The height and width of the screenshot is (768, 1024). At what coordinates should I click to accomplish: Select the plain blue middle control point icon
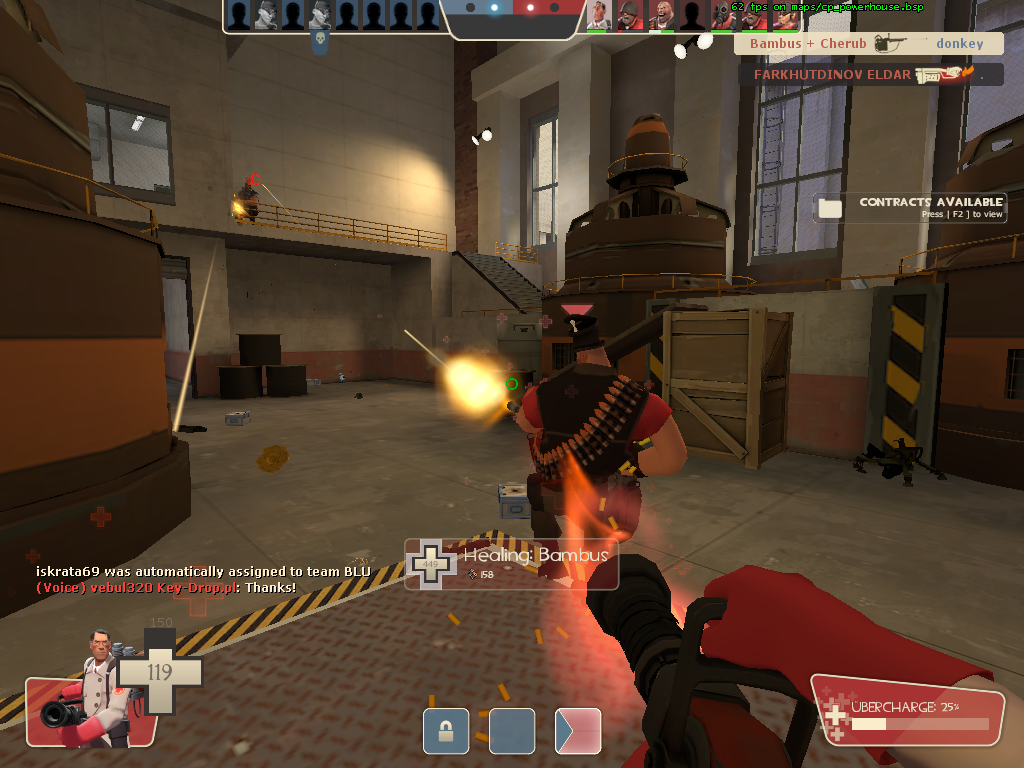[512, 731]
